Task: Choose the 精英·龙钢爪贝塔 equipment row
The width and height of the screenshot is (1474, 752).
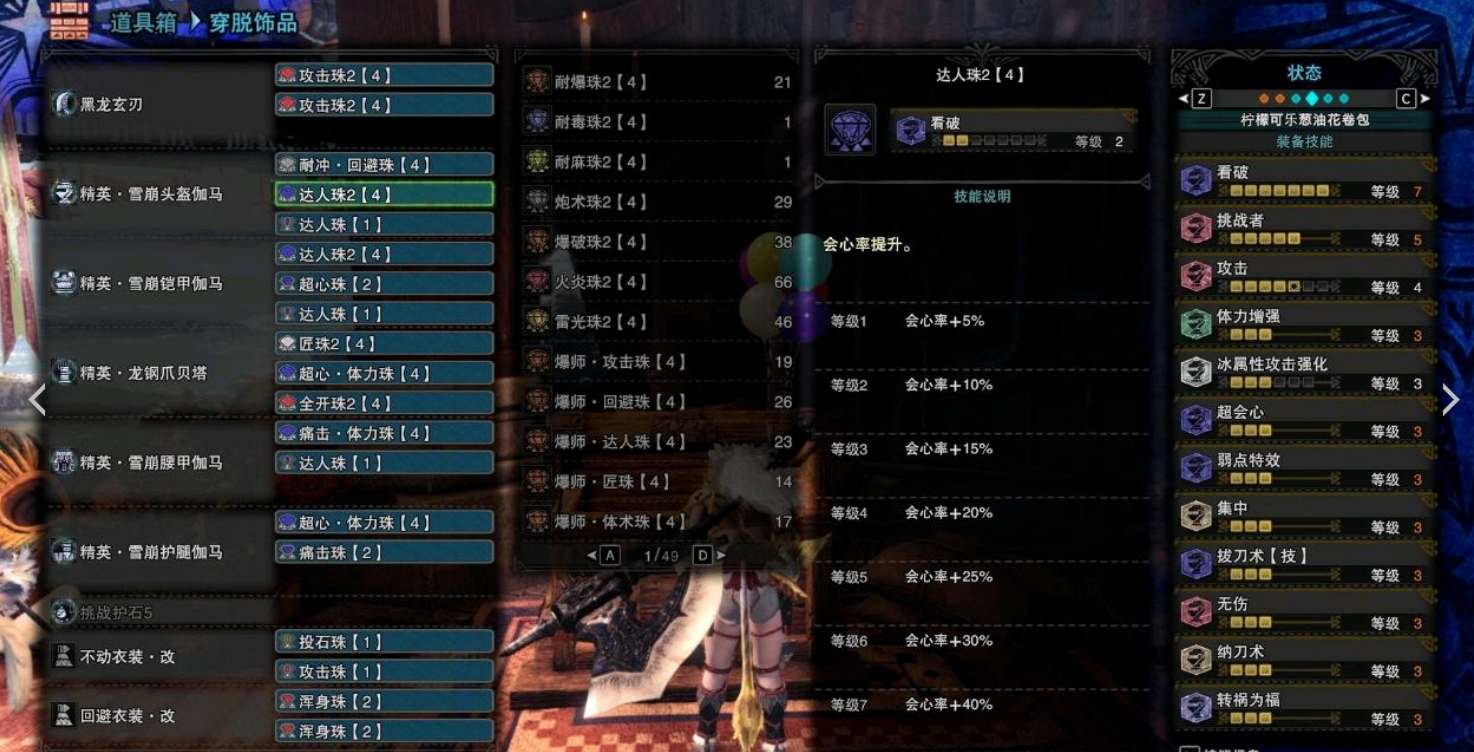Action: [x=158, y=373]
